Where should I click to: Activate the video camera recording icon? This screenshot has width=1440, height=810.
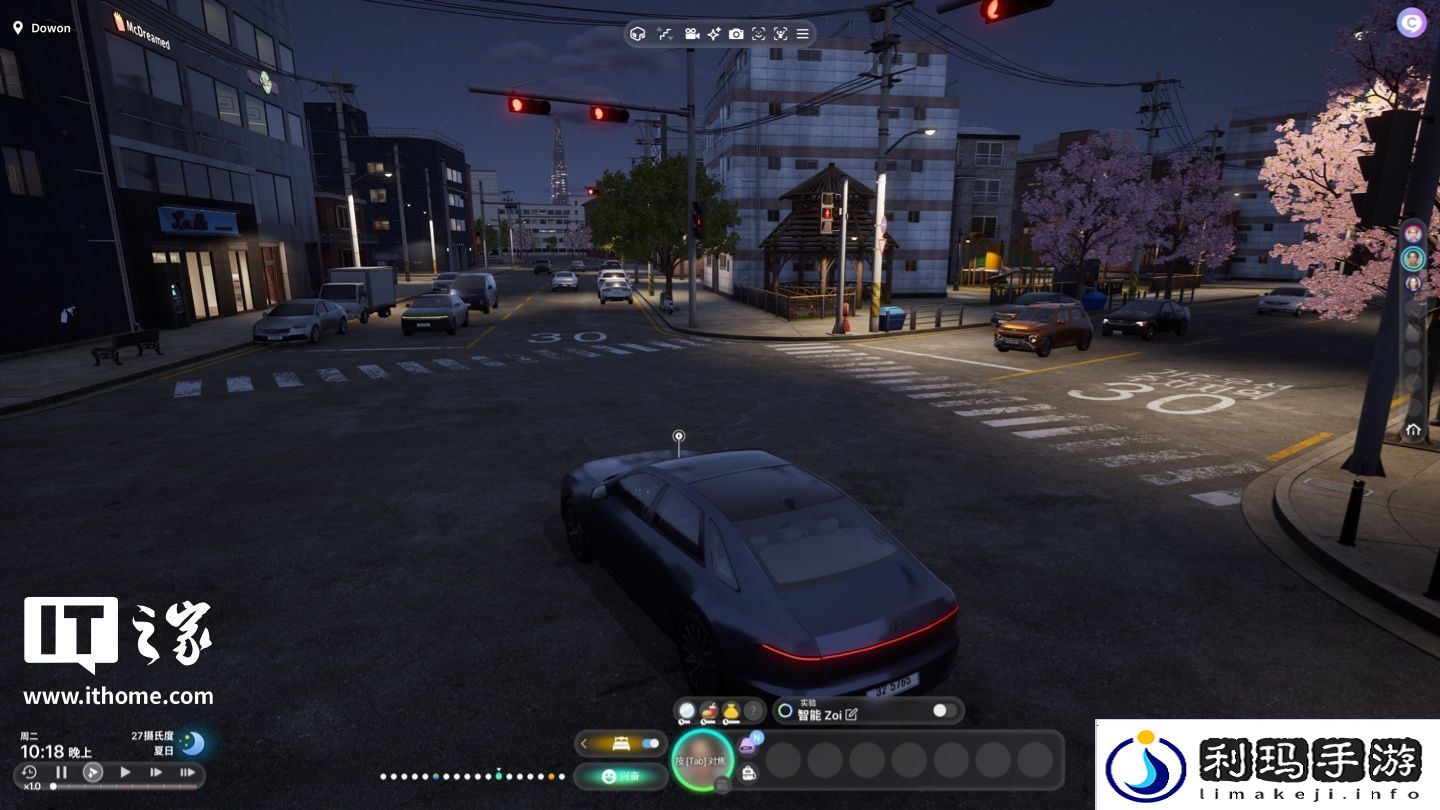tap(691, 34)
